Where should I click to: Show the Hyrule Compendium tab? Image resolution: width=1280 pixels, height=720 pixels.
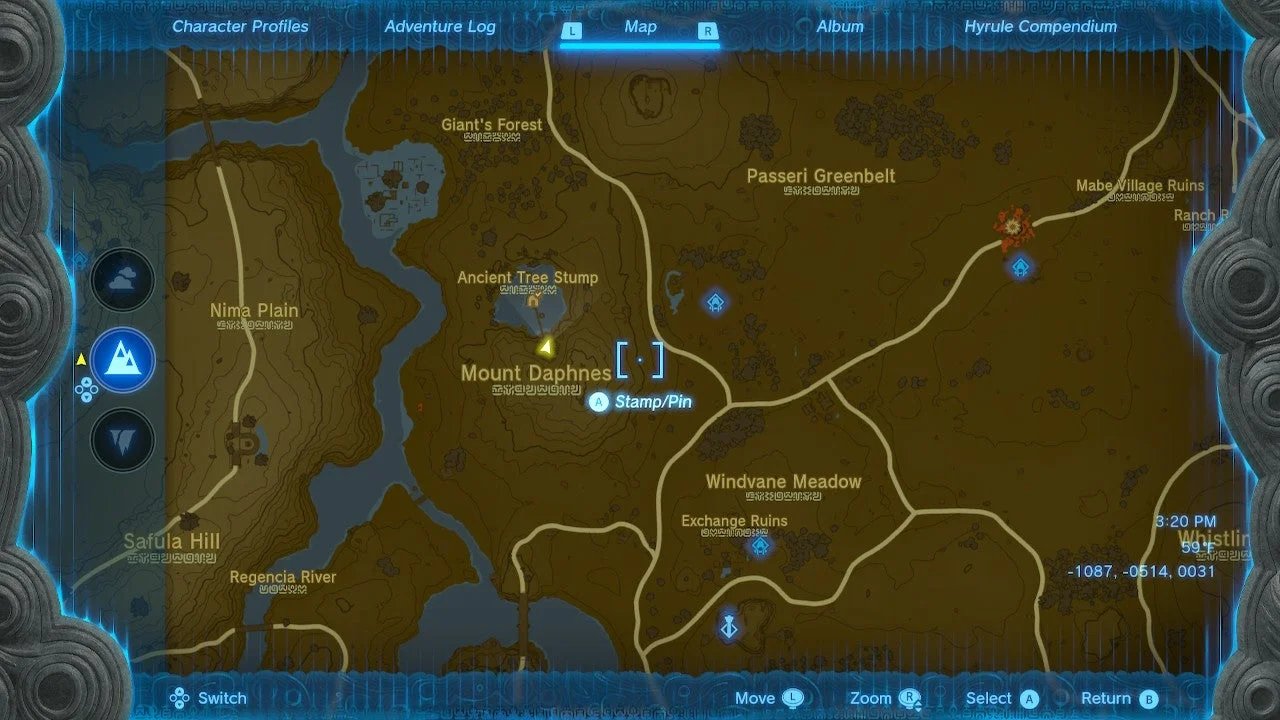[1040, 27]
